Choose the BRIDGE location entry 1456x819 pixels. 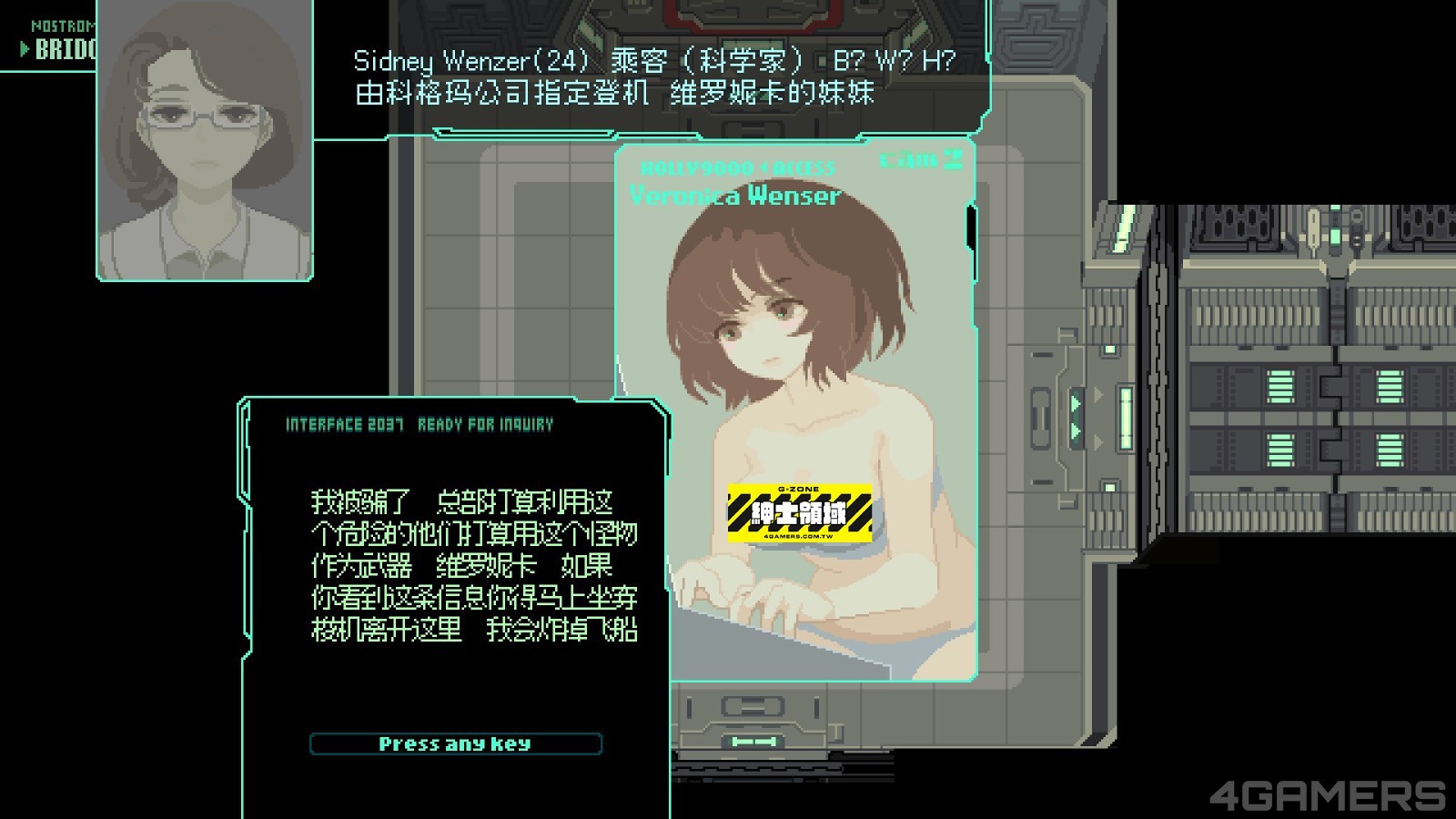click(62, 49)
